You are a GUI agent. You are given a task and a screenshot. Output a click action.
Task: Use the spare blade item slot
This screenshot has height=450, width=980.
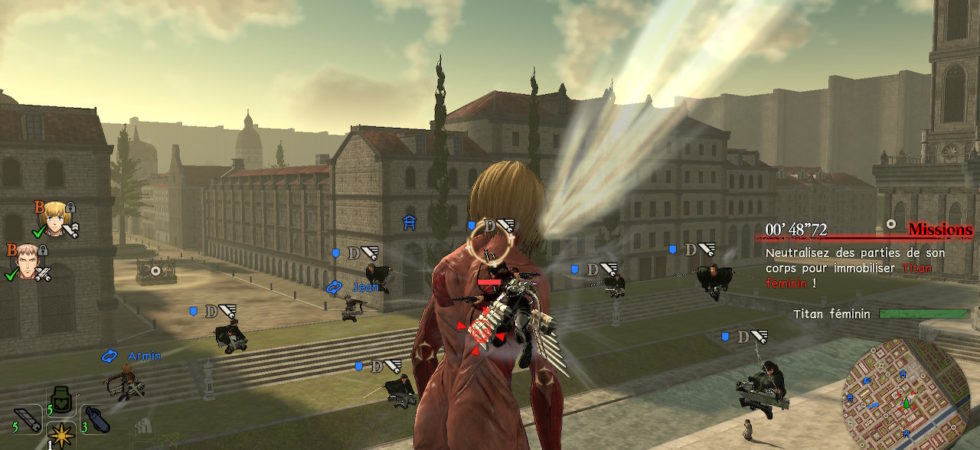pyautogui.click(x=27, y=420)
